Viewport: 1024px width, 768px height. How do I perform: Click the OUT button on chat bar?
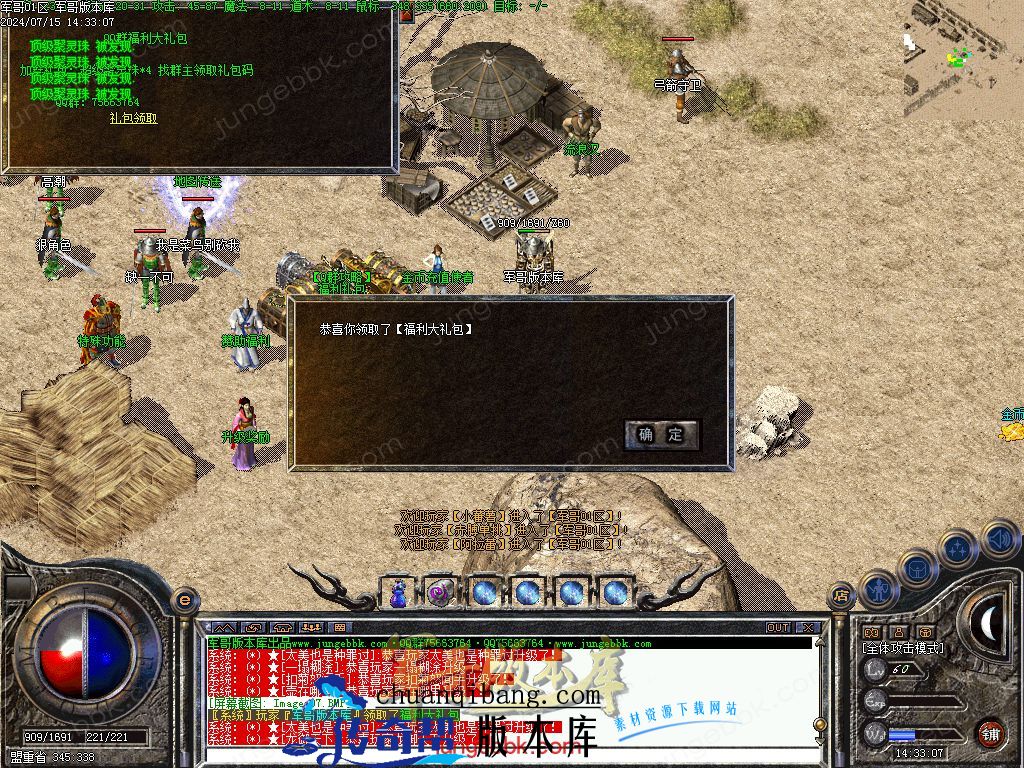[x=778, y=628]
